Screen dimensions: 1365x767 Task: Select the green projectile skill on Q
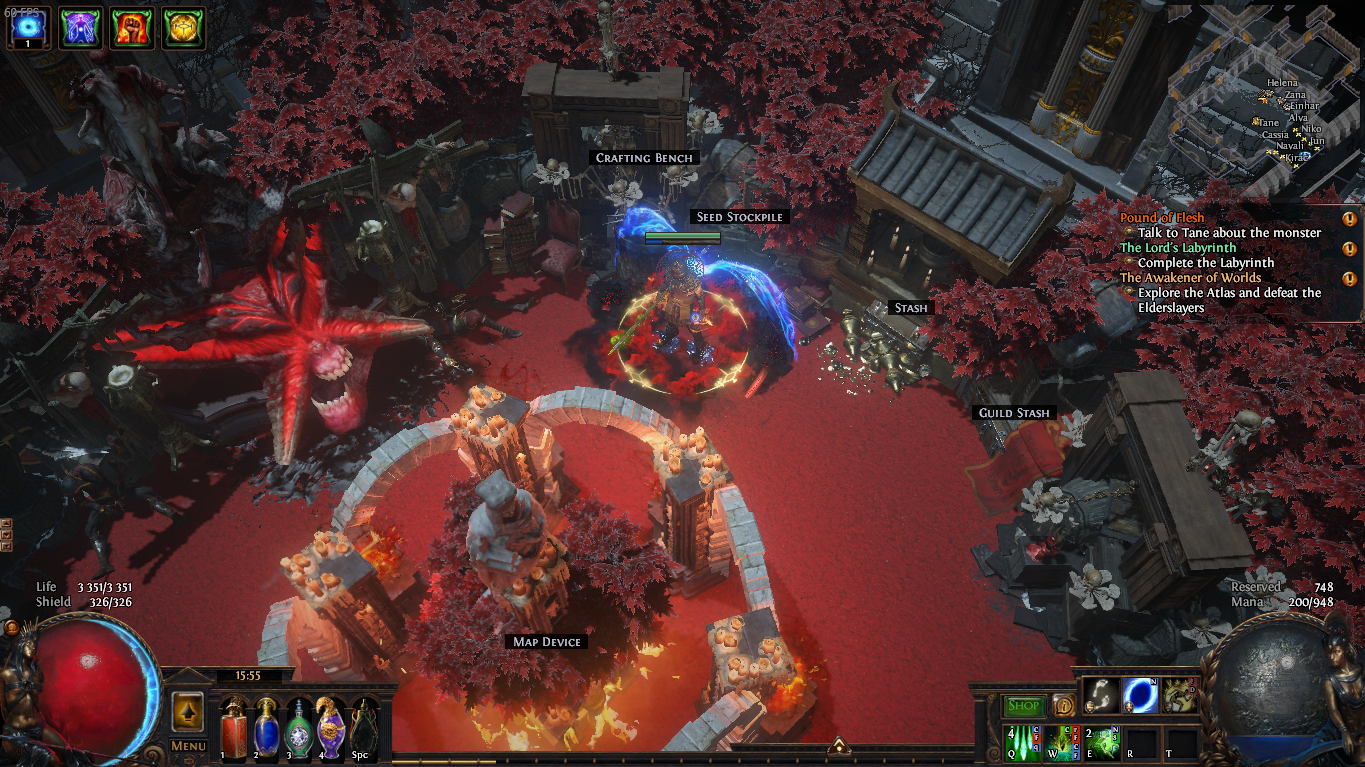[x=1023, y=743]
